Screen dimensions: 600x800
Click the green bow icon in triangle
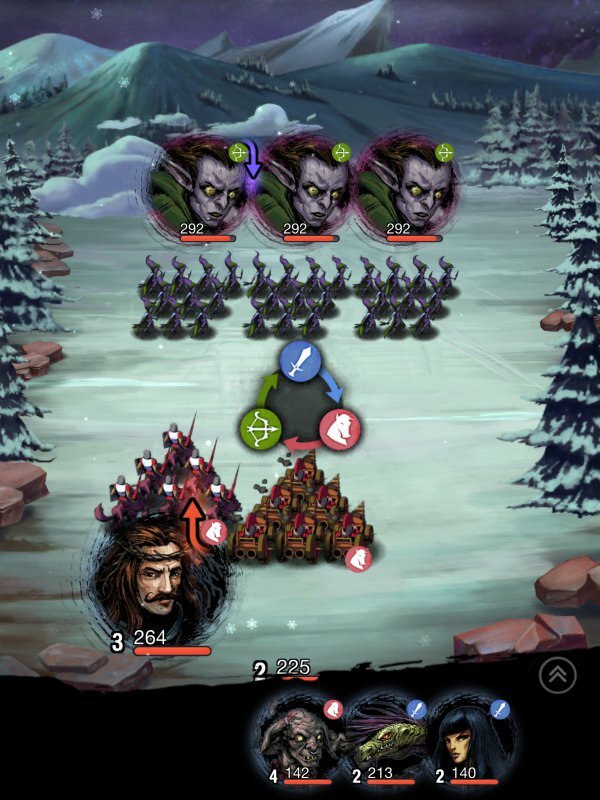click(258, 429)
